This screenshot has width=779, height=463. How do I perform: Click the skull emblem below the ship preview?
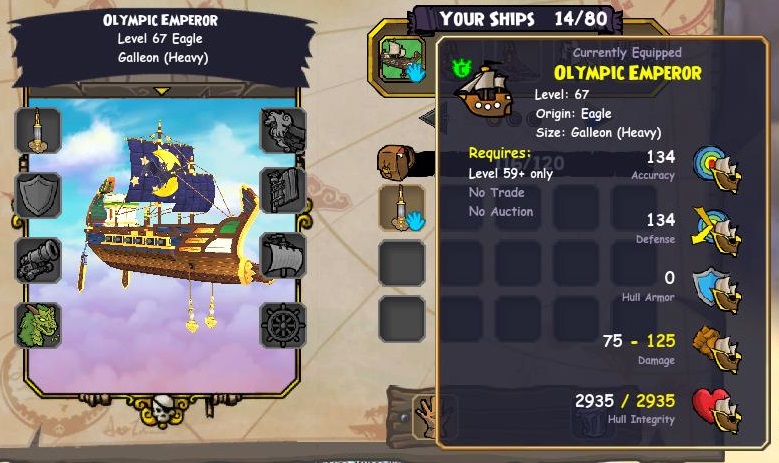[164, 409]
